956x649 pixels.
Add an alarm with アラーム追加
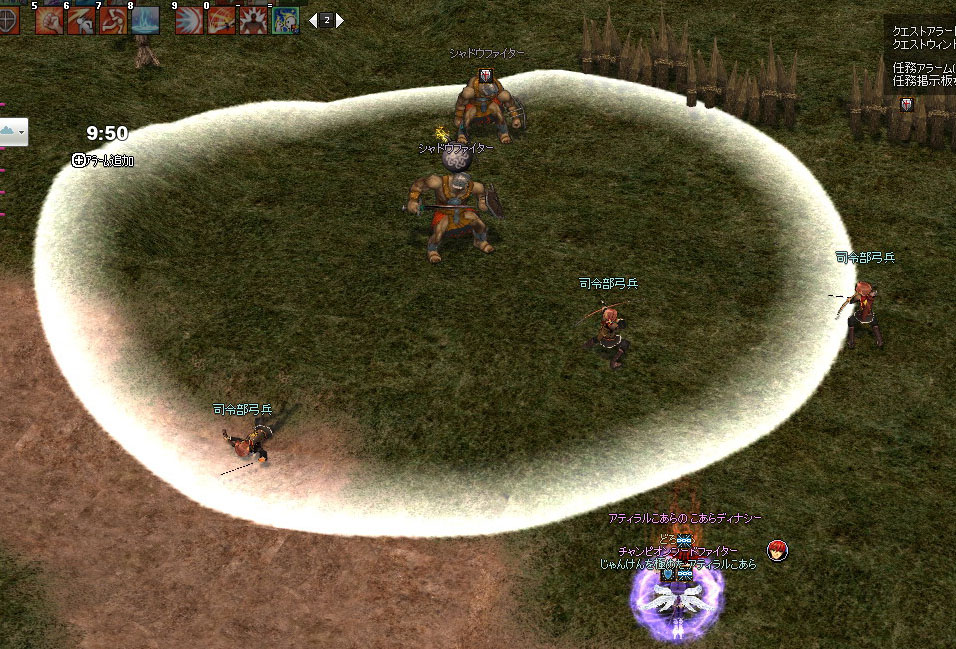pos(103,160)
